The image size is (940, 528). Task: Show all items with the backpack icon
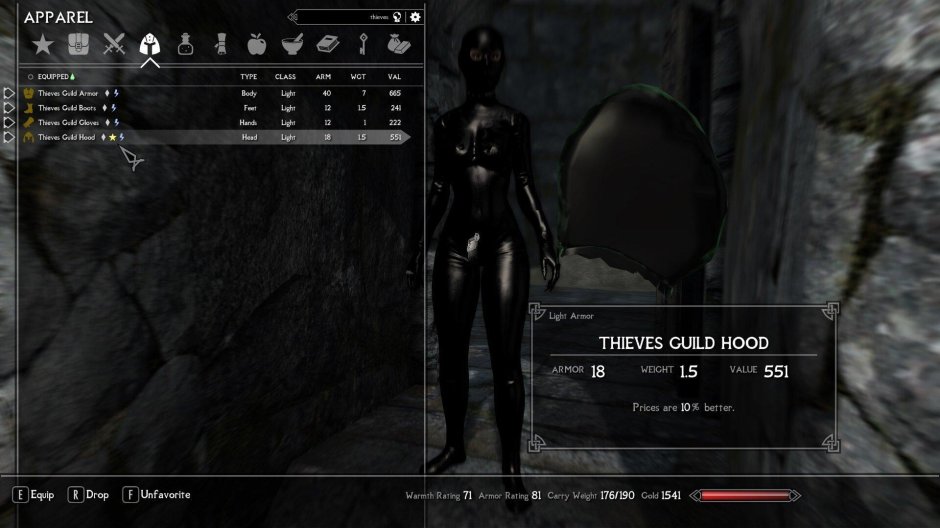tap(78, 44)
